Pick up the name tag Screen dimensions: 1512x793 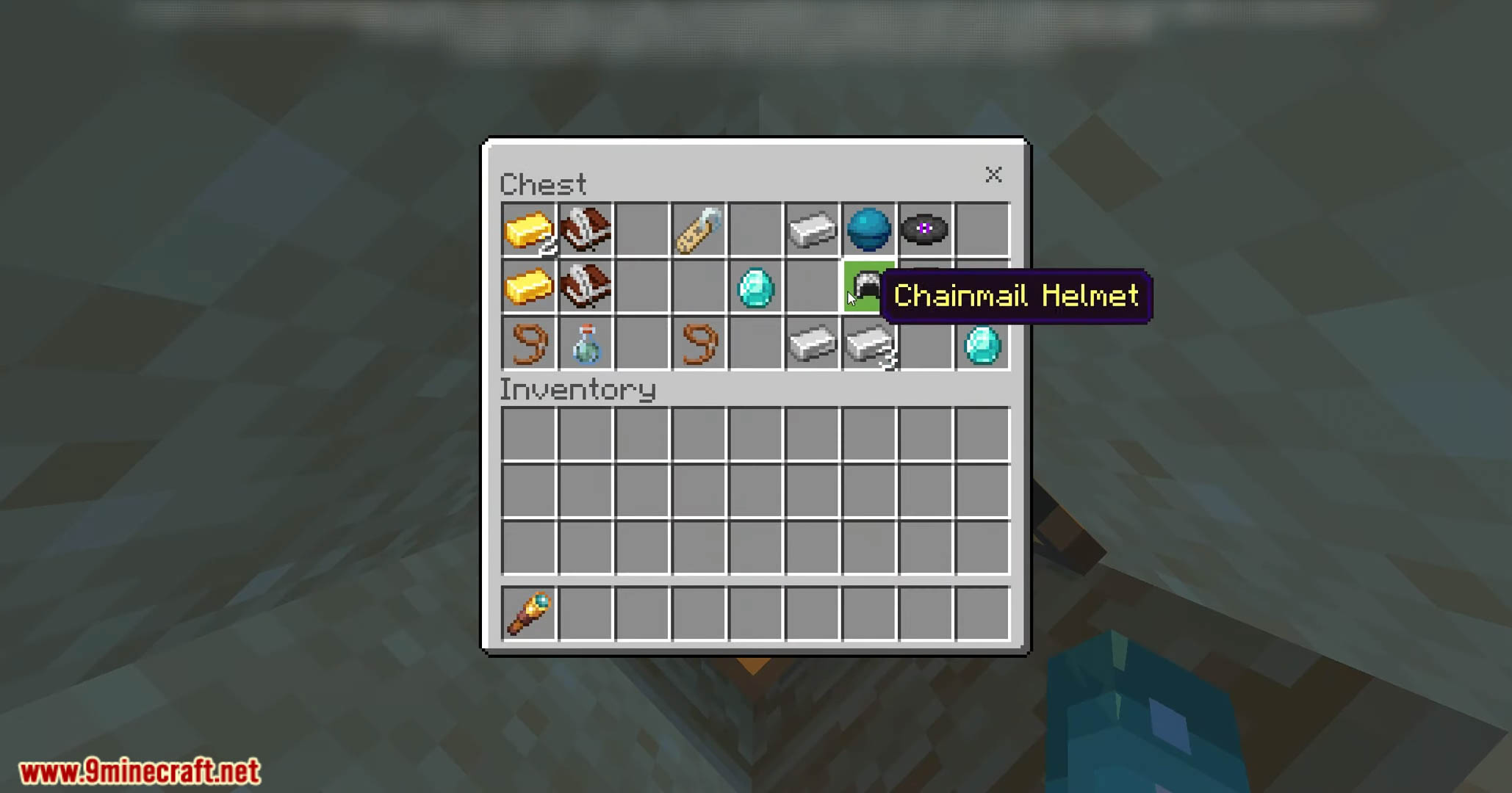699,231
